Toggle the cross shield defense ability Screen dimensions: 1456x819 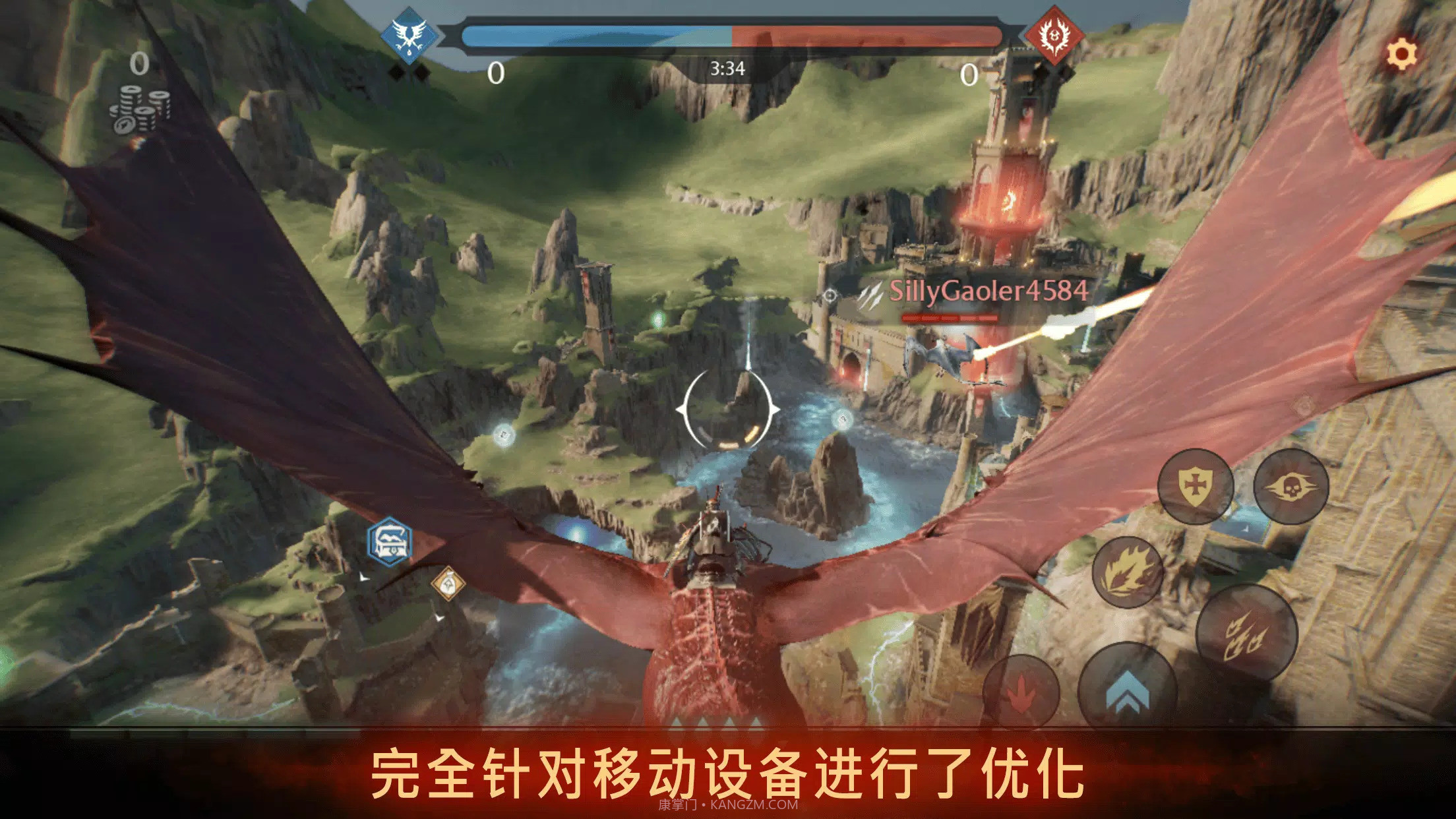[x=1196, y=486]
